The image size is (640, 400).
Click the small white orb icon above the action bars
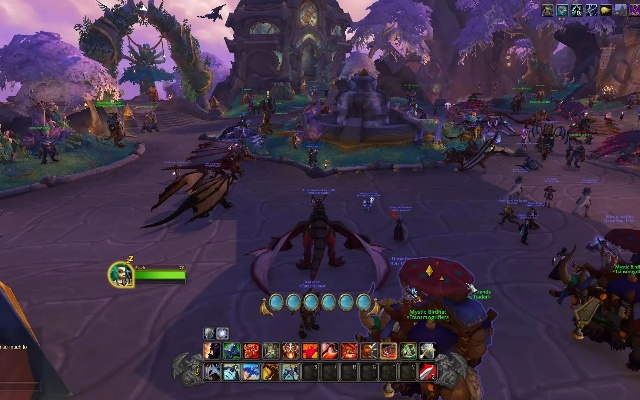click(x=222, y=333)
